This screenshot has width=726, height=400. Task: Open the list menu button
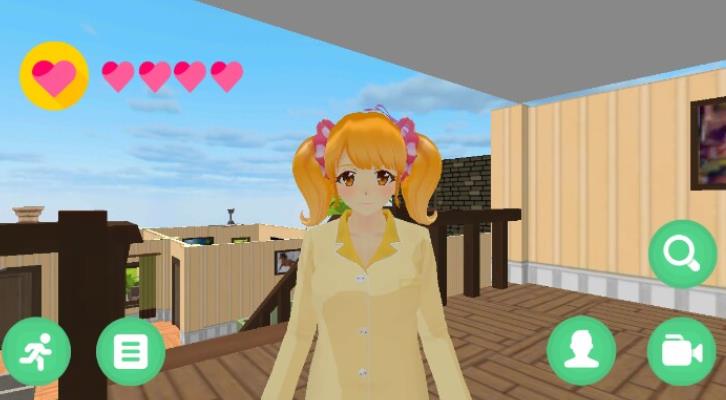(x=131, y=351)
